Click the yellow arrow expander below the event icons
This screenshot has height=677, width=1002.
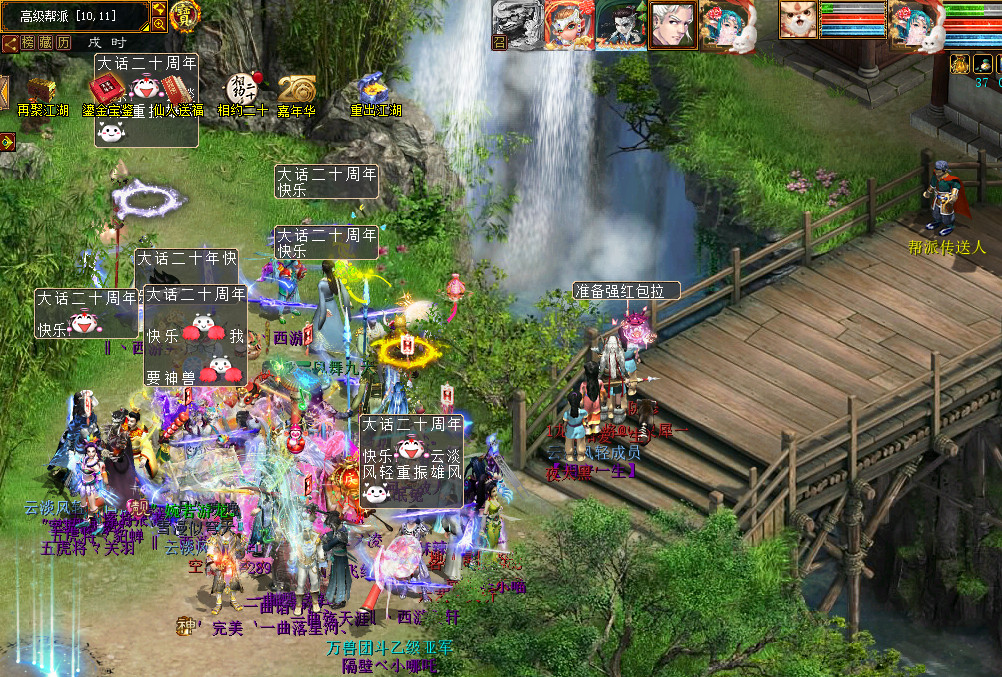click(7, 143)
